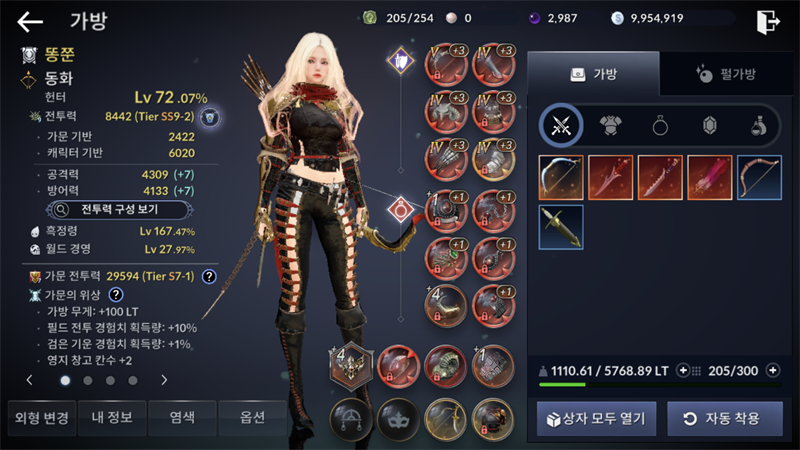800x450 pixels.
Task: Go back using the arrow button
Action: click(x=30, y=21)
